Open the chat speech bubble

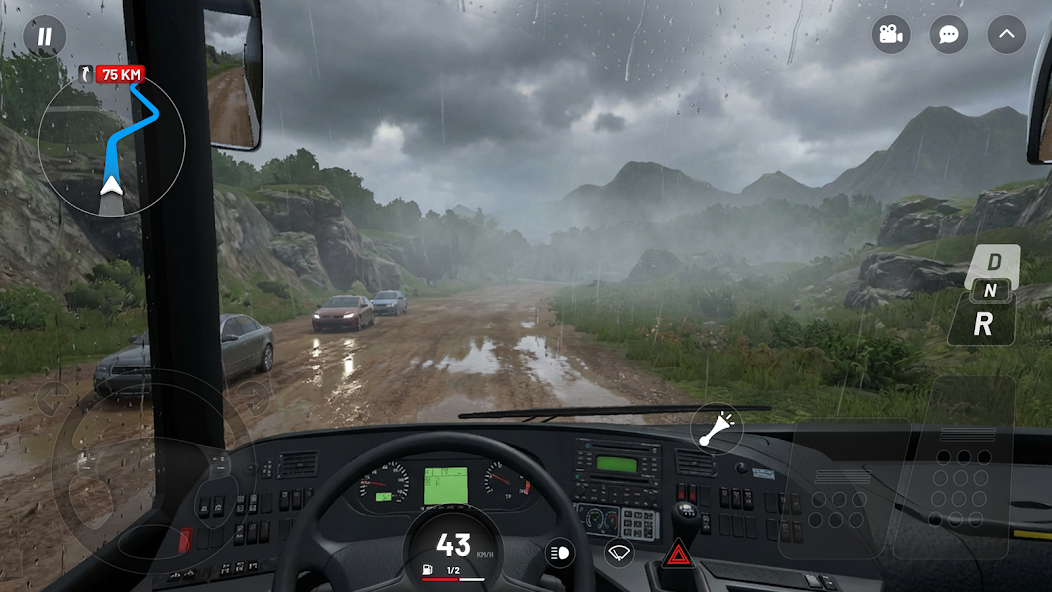[948, 35]
